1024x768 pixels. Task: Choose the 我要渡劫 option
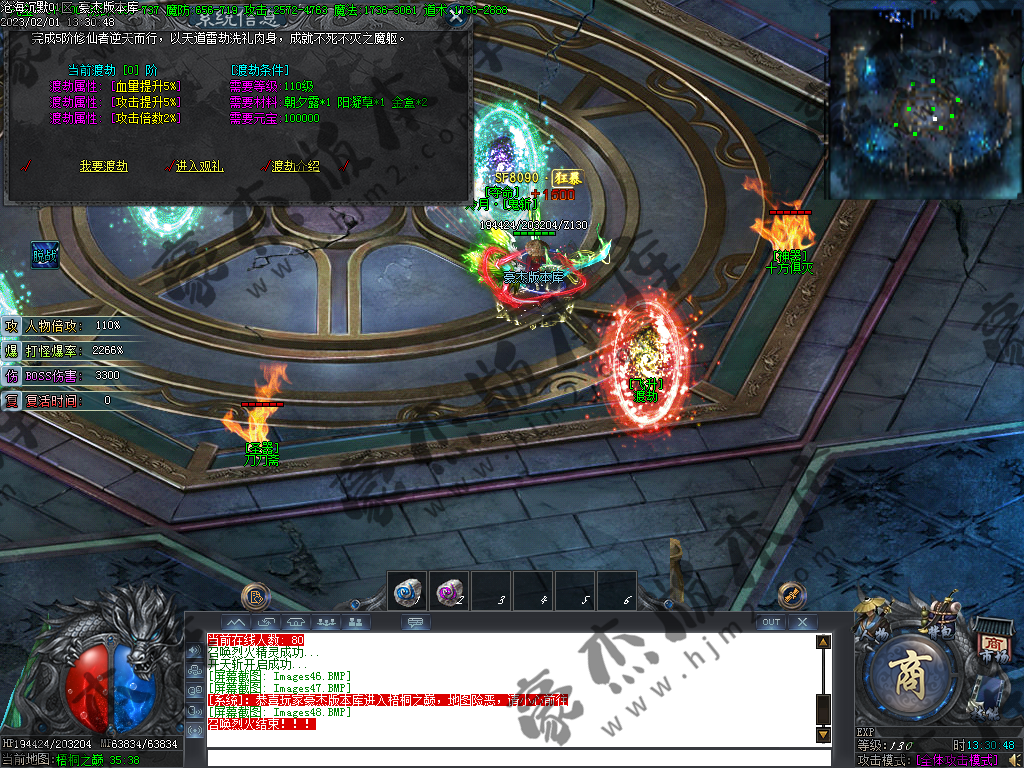[x=105, y=166]
